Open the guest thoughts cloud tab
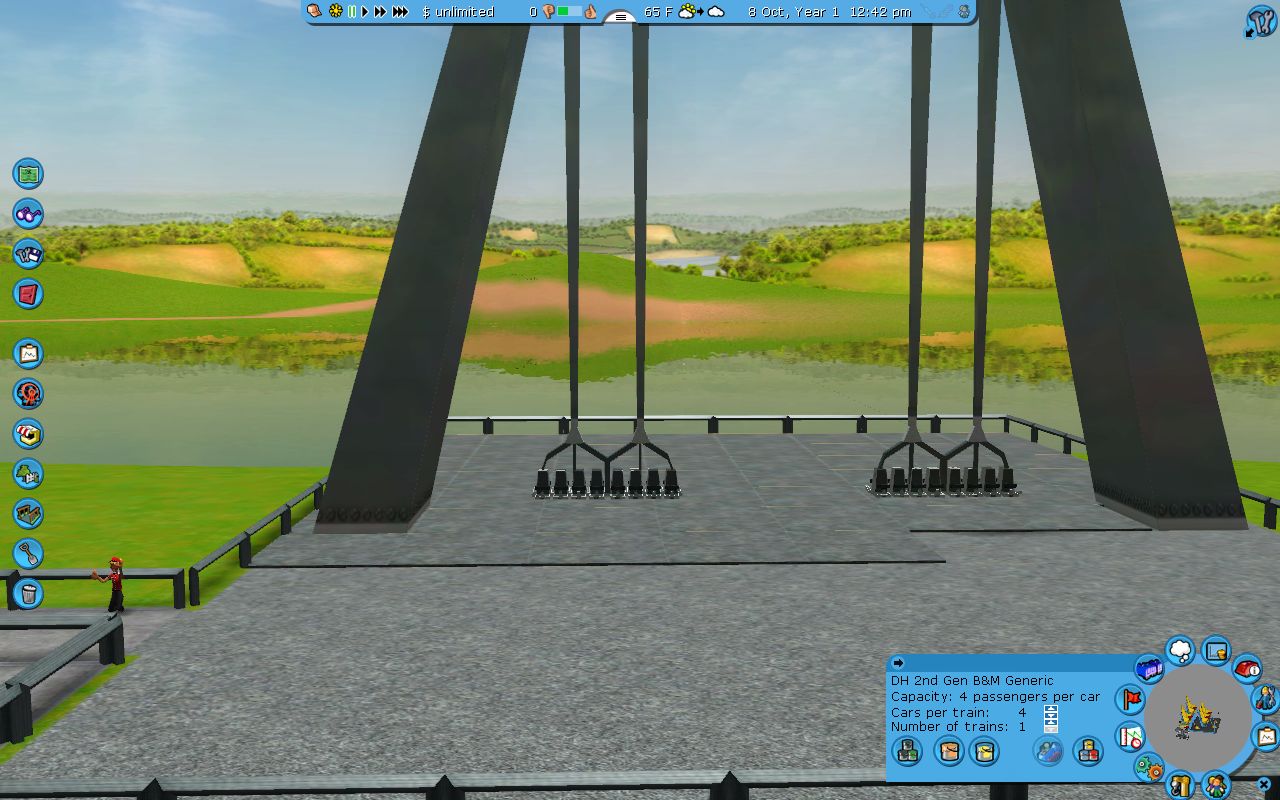 point(1181,653)
